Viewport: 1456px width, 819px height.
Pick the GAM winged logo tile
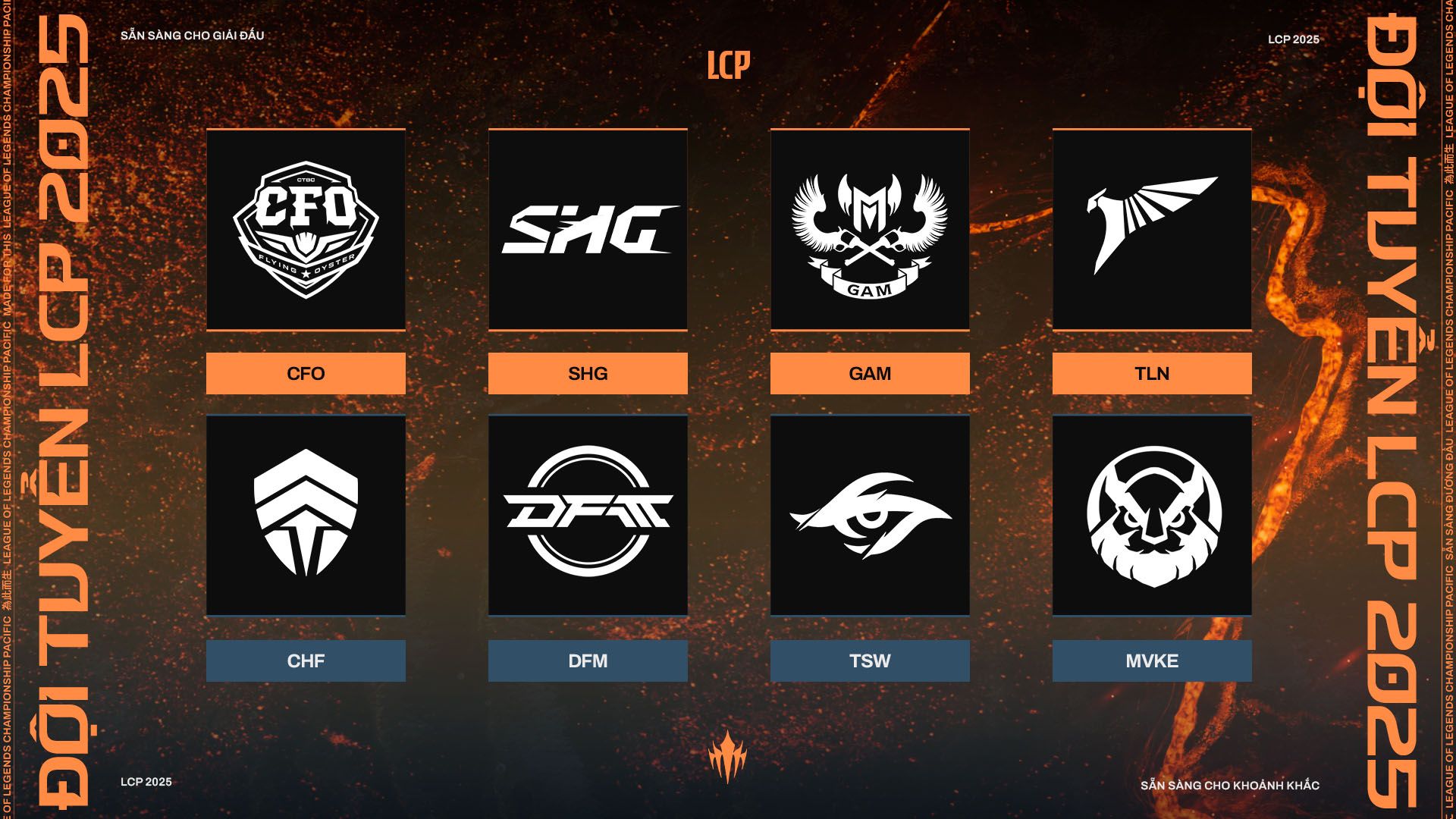click(870, 229)
